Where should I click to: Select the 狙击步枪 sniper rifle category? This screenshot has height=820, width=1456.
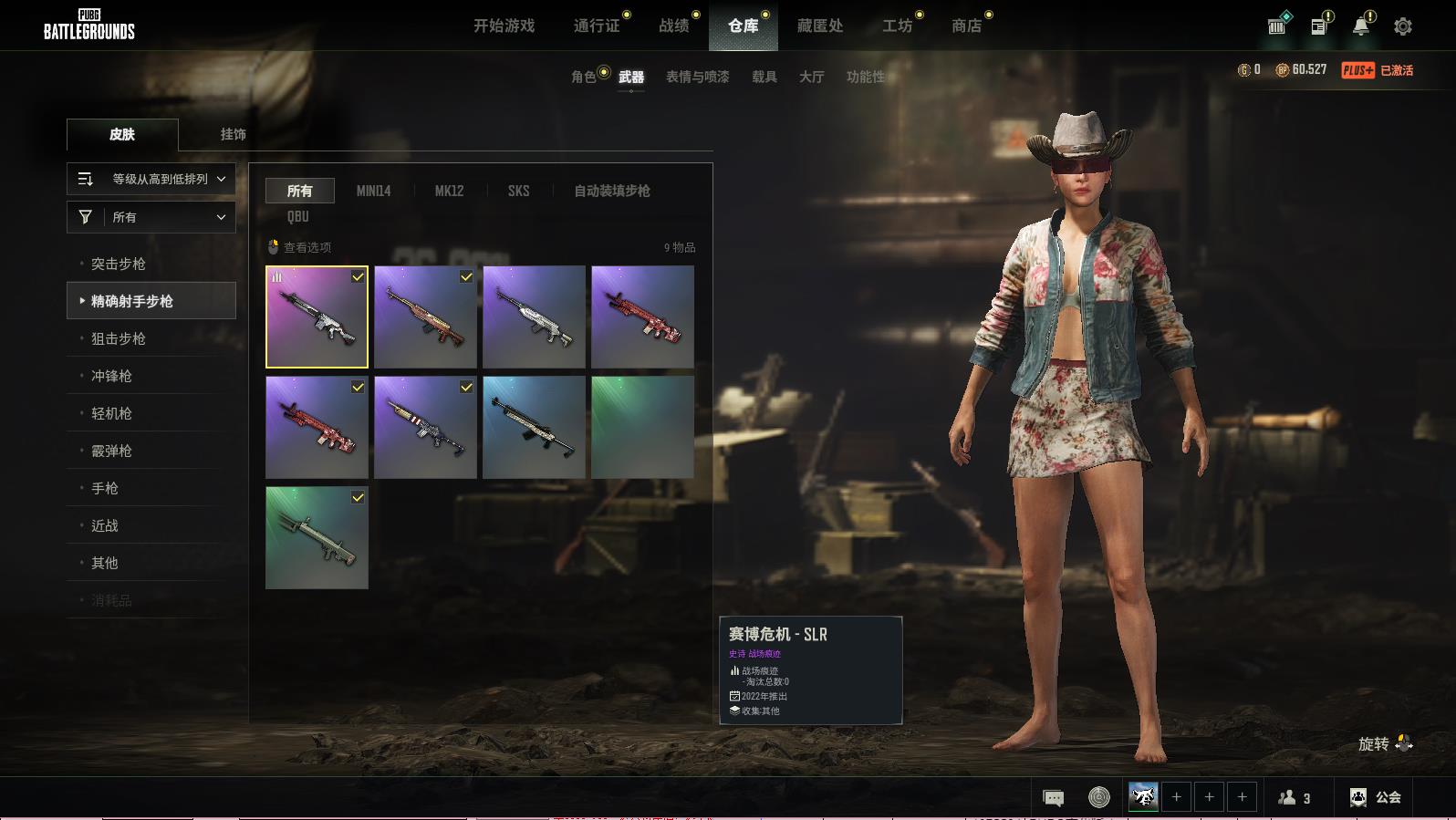tap(119, 338)
